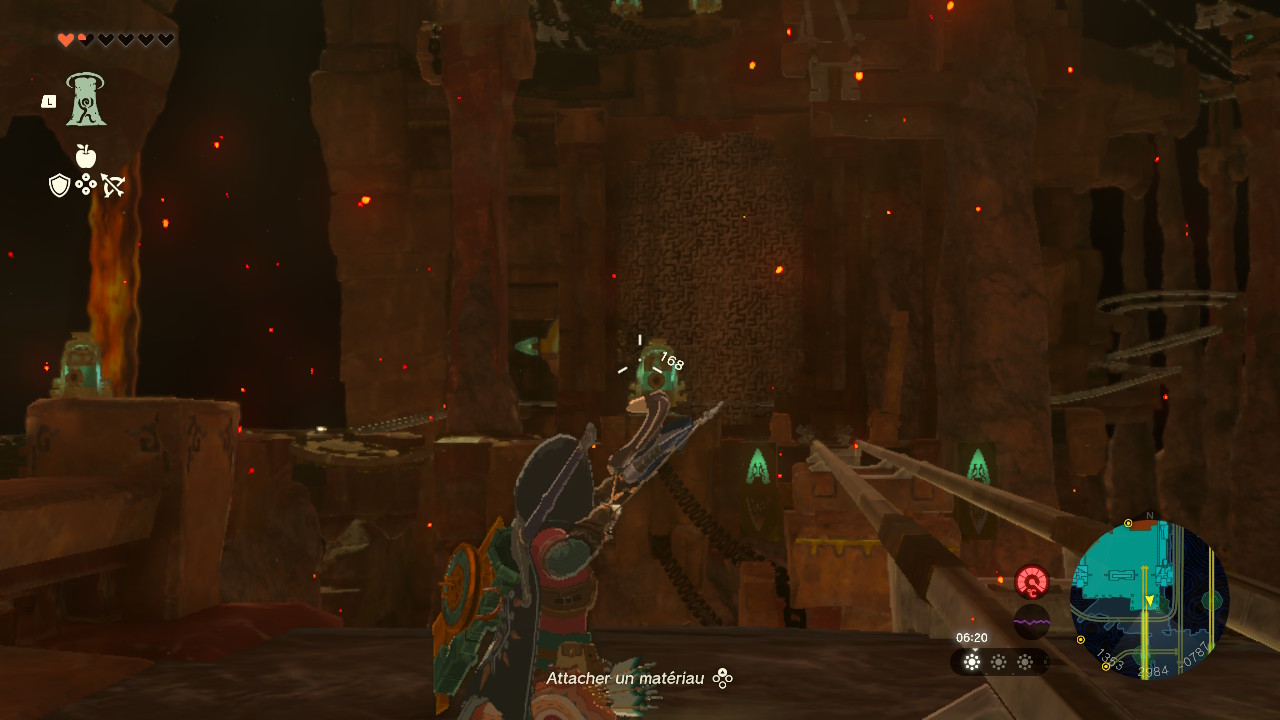Click the weather forecast bar
Image resolution: width=1280 pixels, height=720 pixels.
tap(998, 662)
